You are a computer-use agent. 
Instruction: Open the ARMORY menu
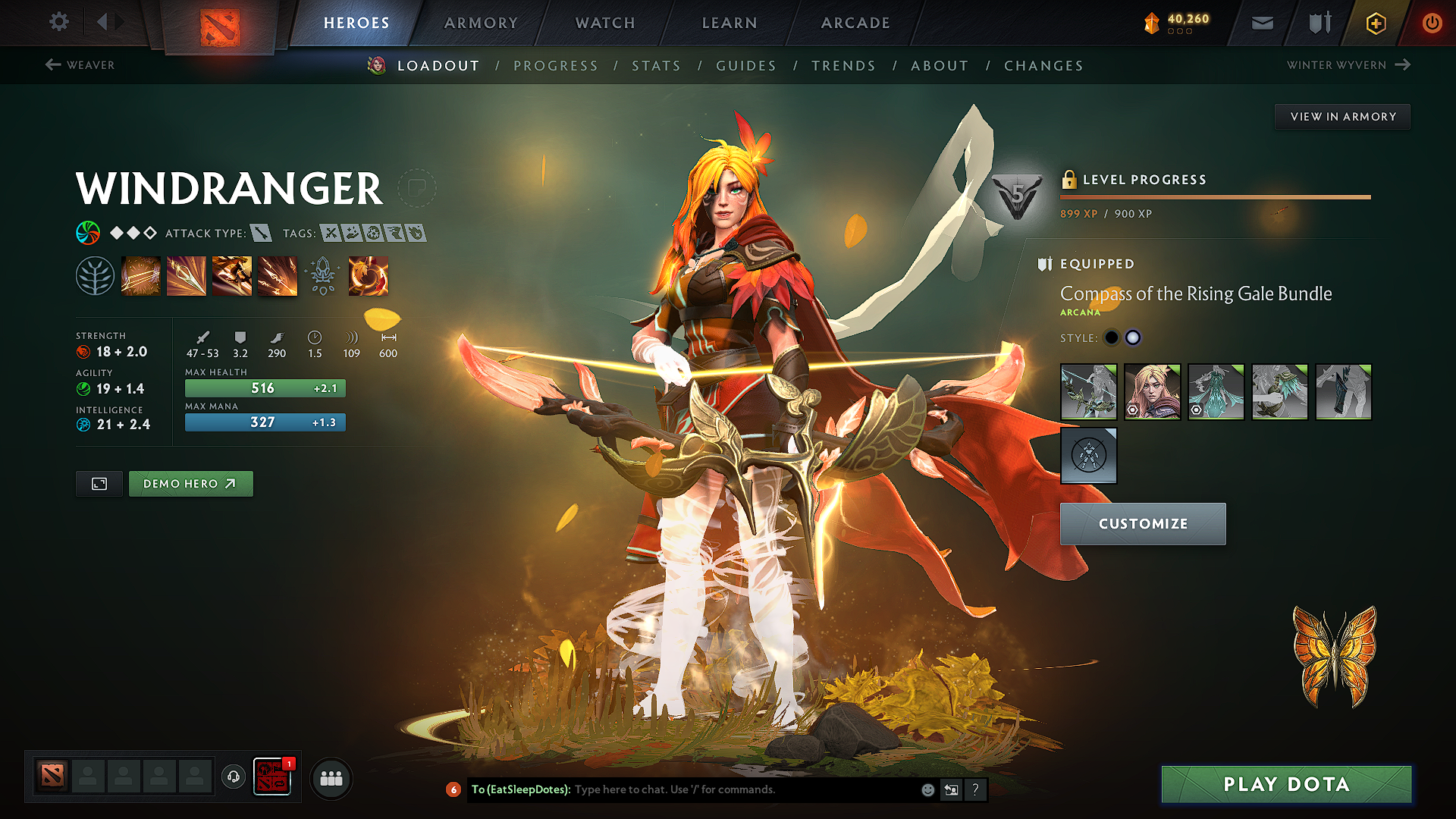click(x=481, y=23)
